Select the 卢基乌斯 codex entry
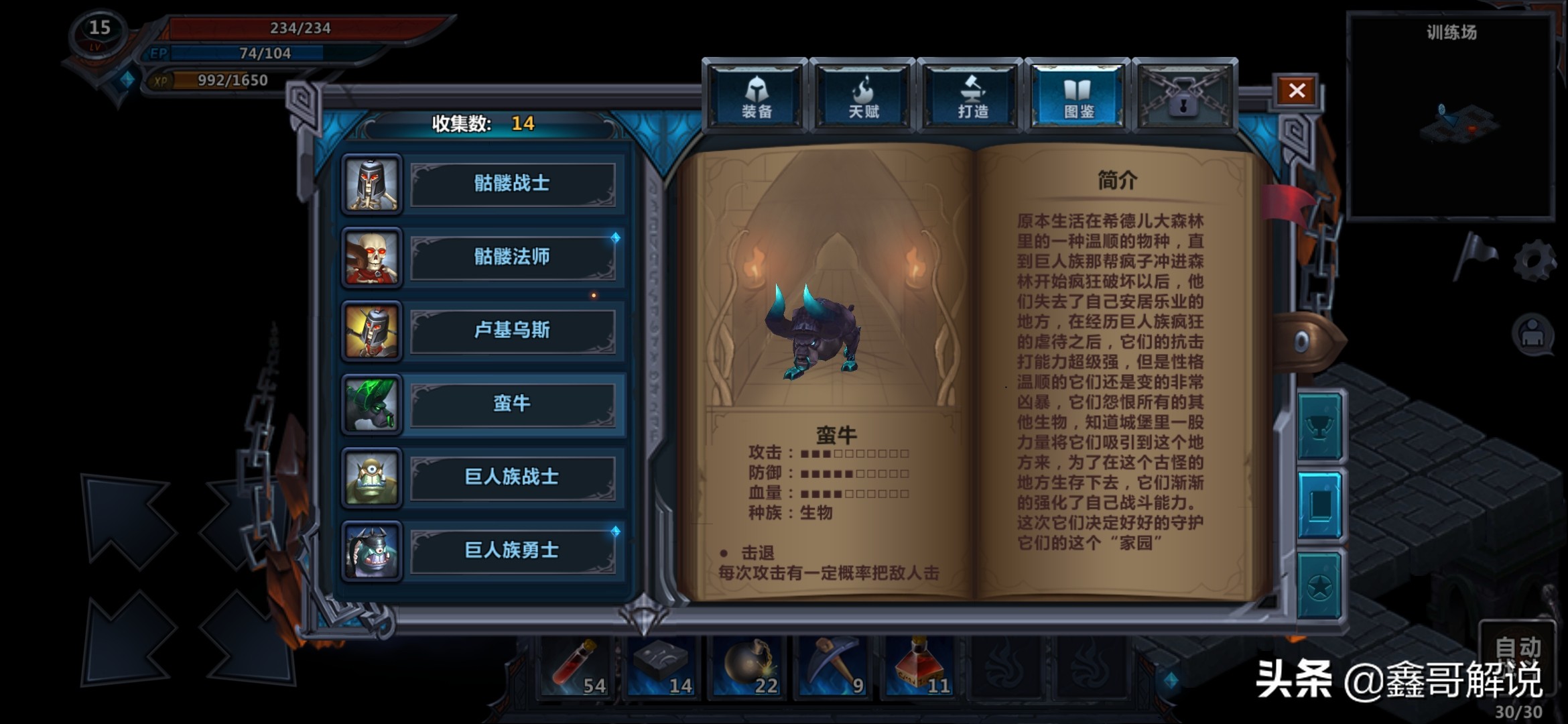Viewport: 1568px width, 724px height. coord(514,332)
